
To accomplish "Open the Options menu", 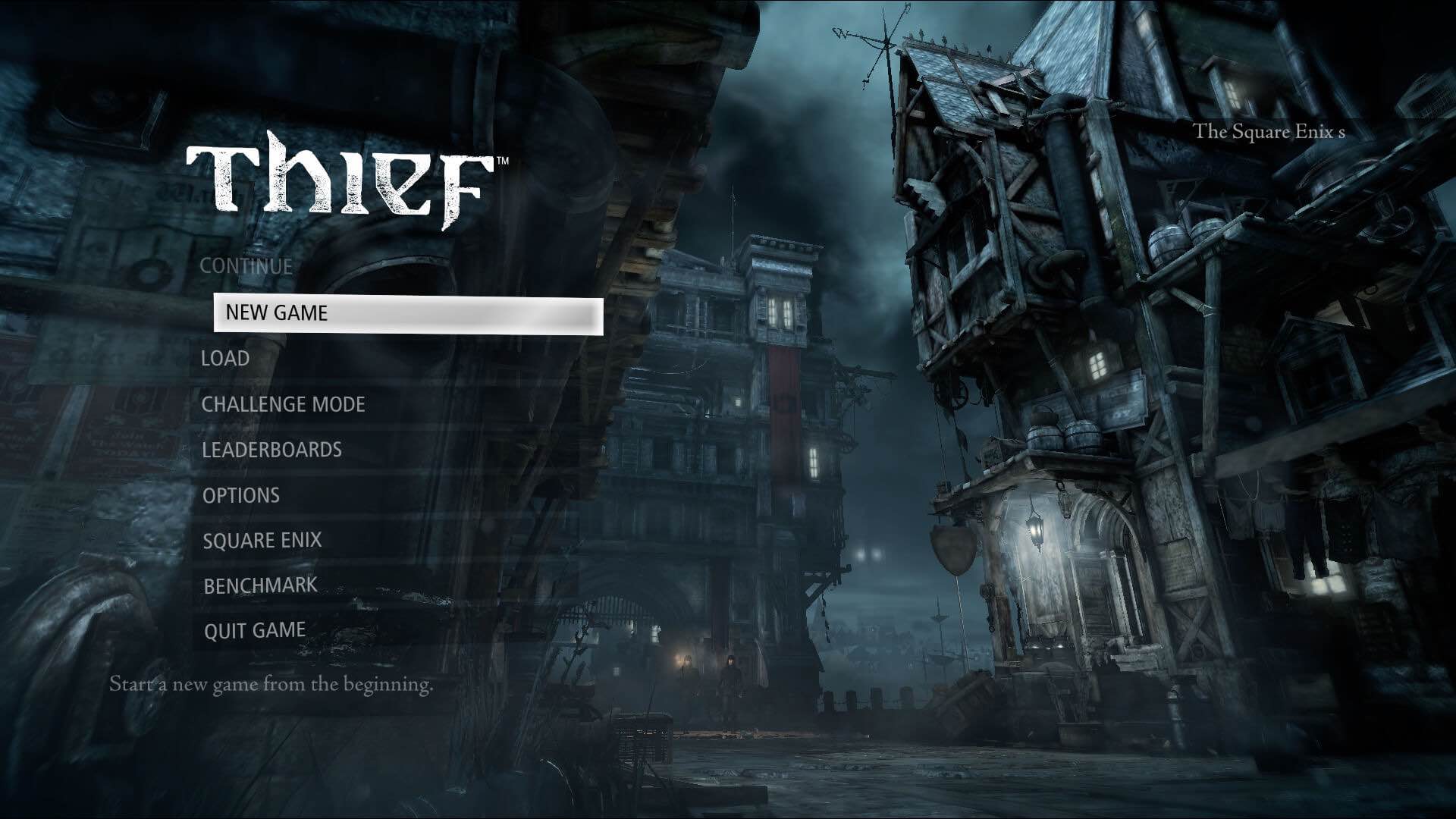I will (x=241, y=495).
